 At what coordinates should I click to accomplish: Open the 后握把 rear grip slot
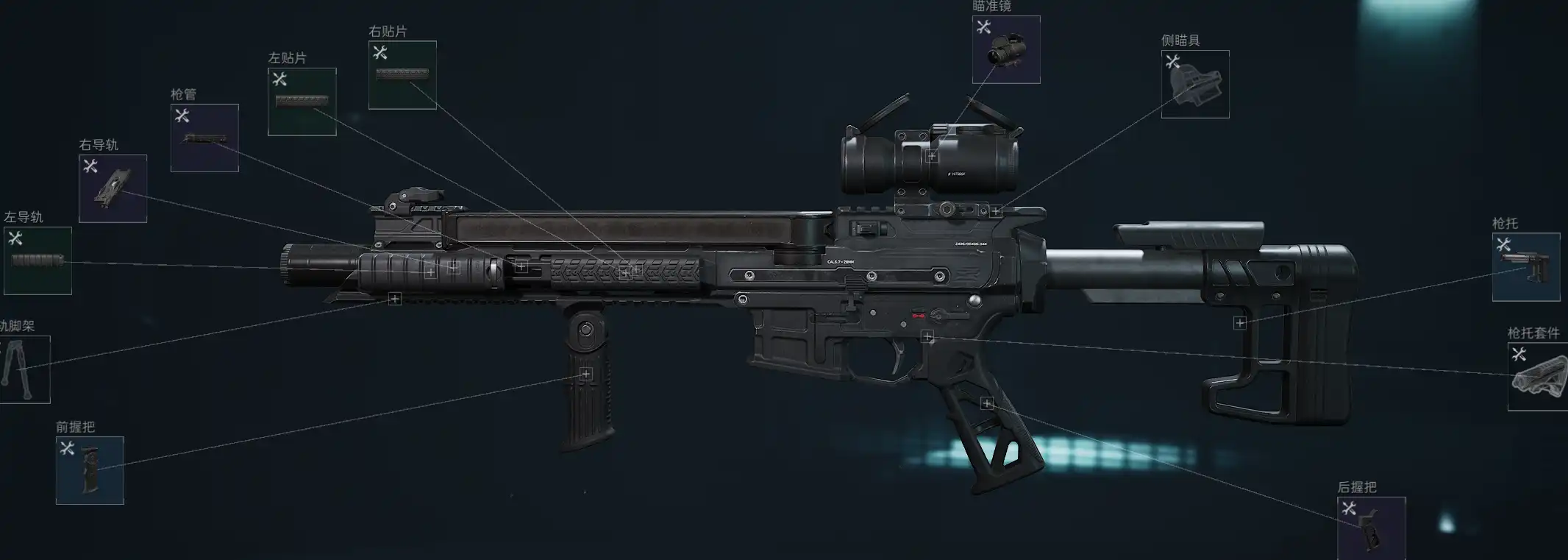(1371, 528)
